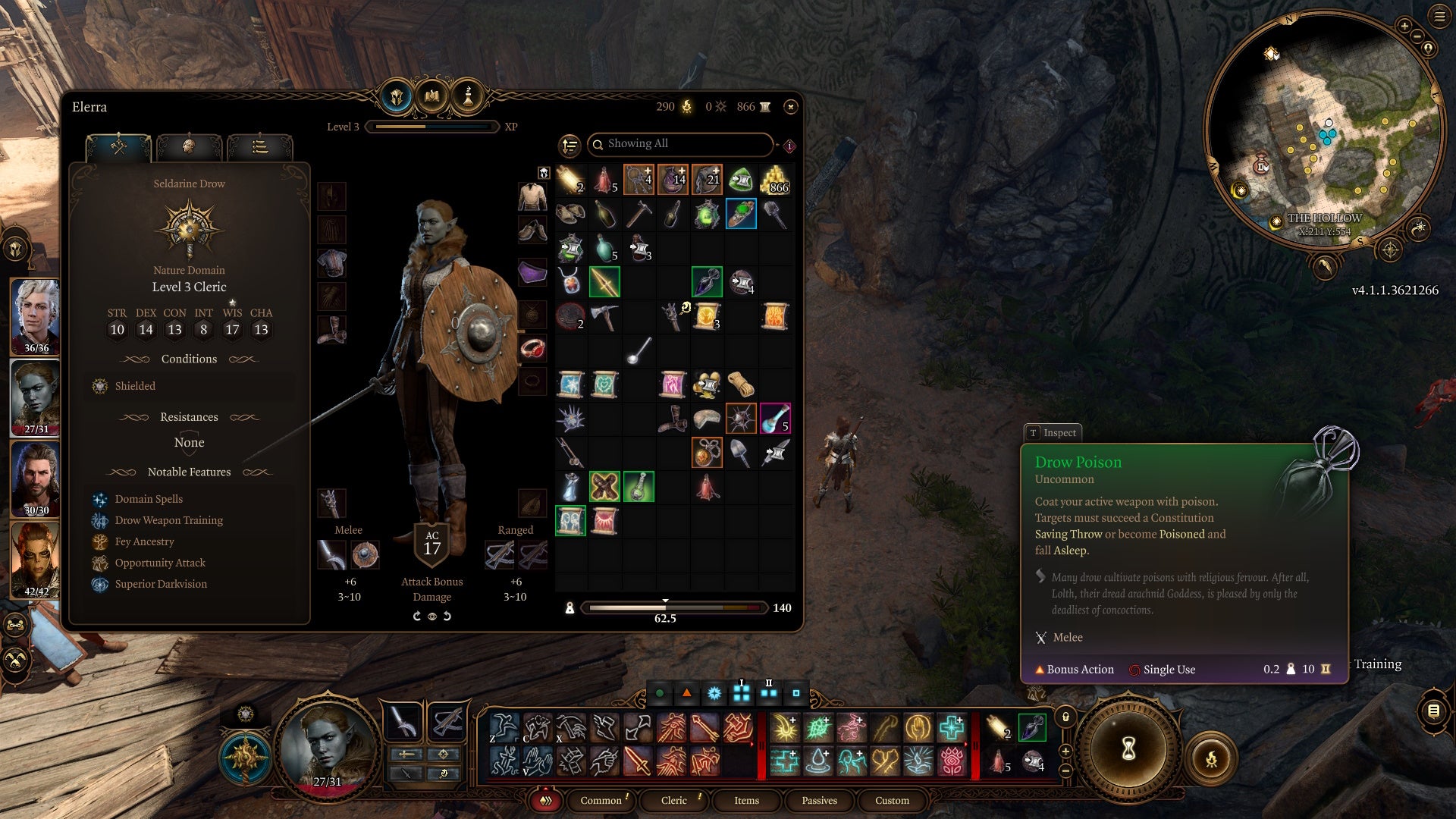
Task: Show the Passives hotbar tab
Action: tap(819, 801)
